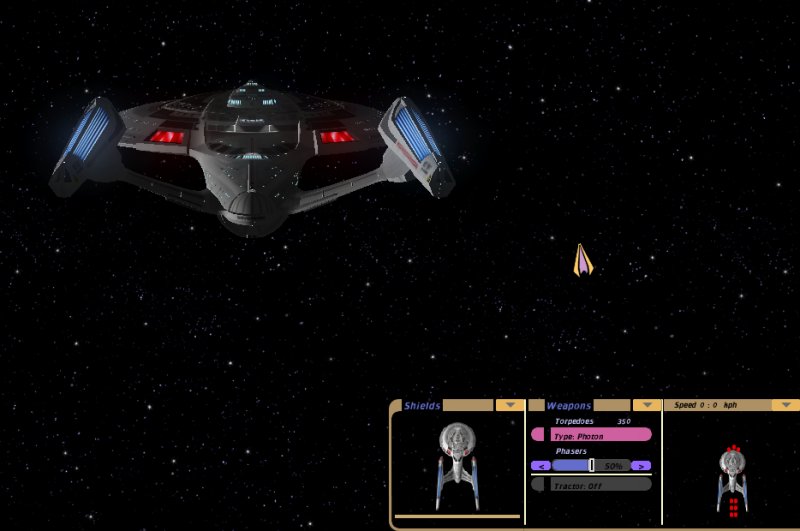Collapse the Shields panel dropdown arrow

510,405
